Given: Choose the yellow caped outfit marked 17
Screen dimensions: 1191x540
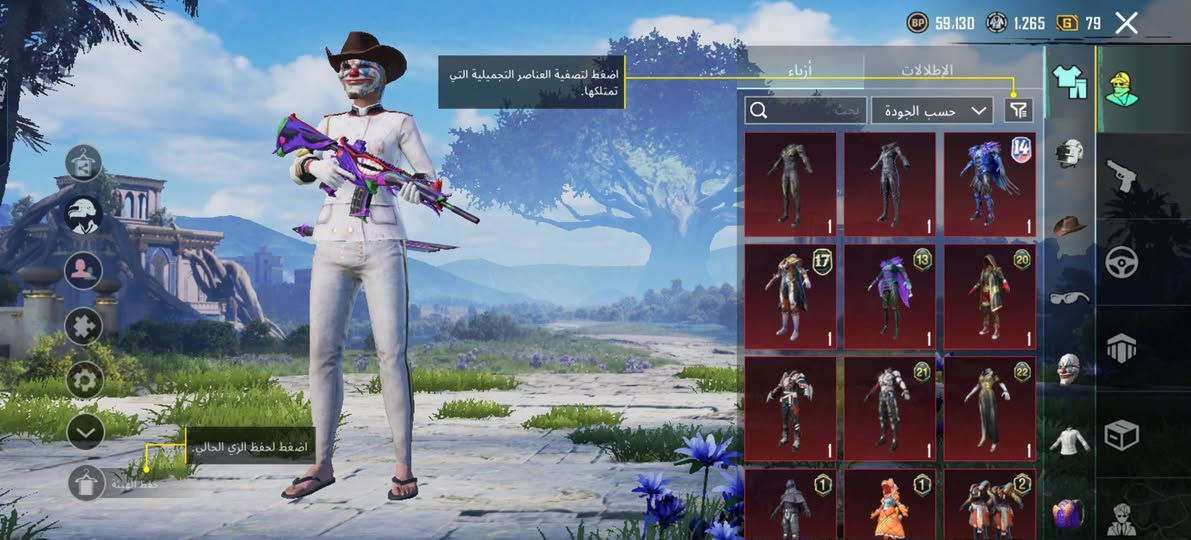Looking at the screenshot, I should tap(790, 296).
